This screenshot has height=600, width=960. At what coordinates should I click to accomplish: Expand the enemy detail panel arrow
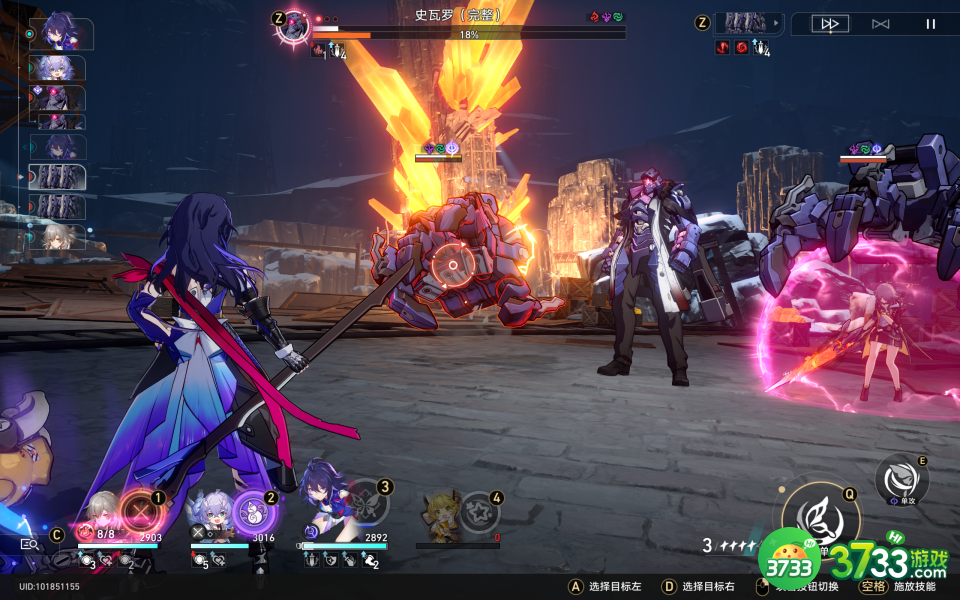775,22
